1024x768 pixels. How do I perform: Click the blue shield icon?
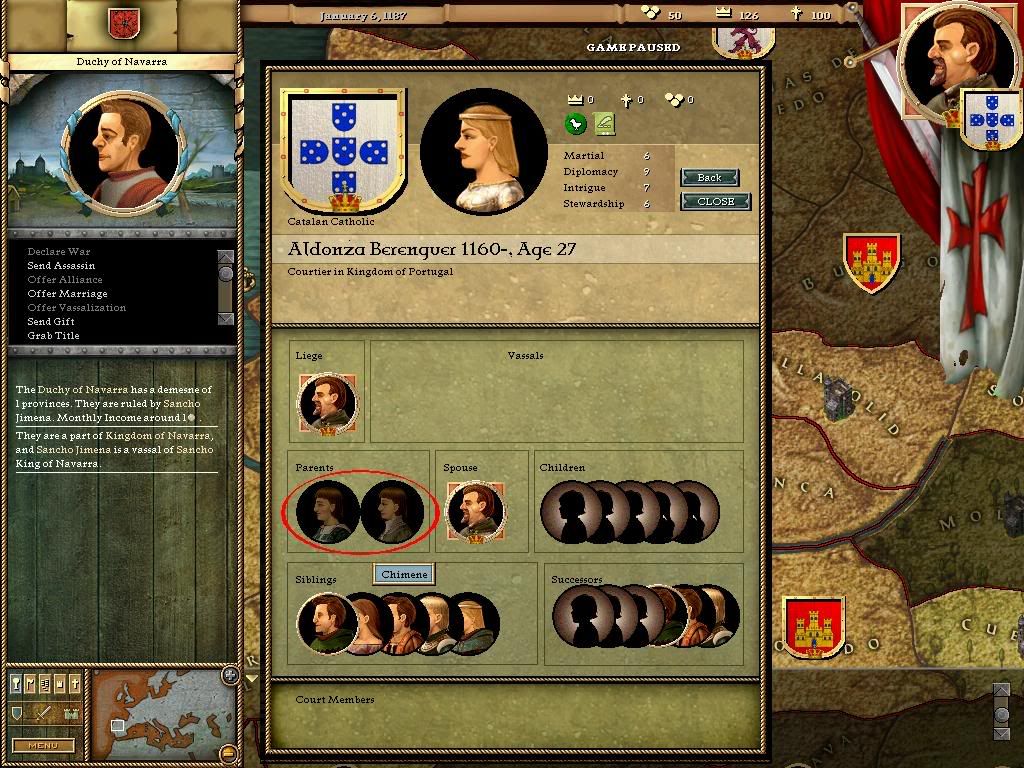click(x=17, y=713)
